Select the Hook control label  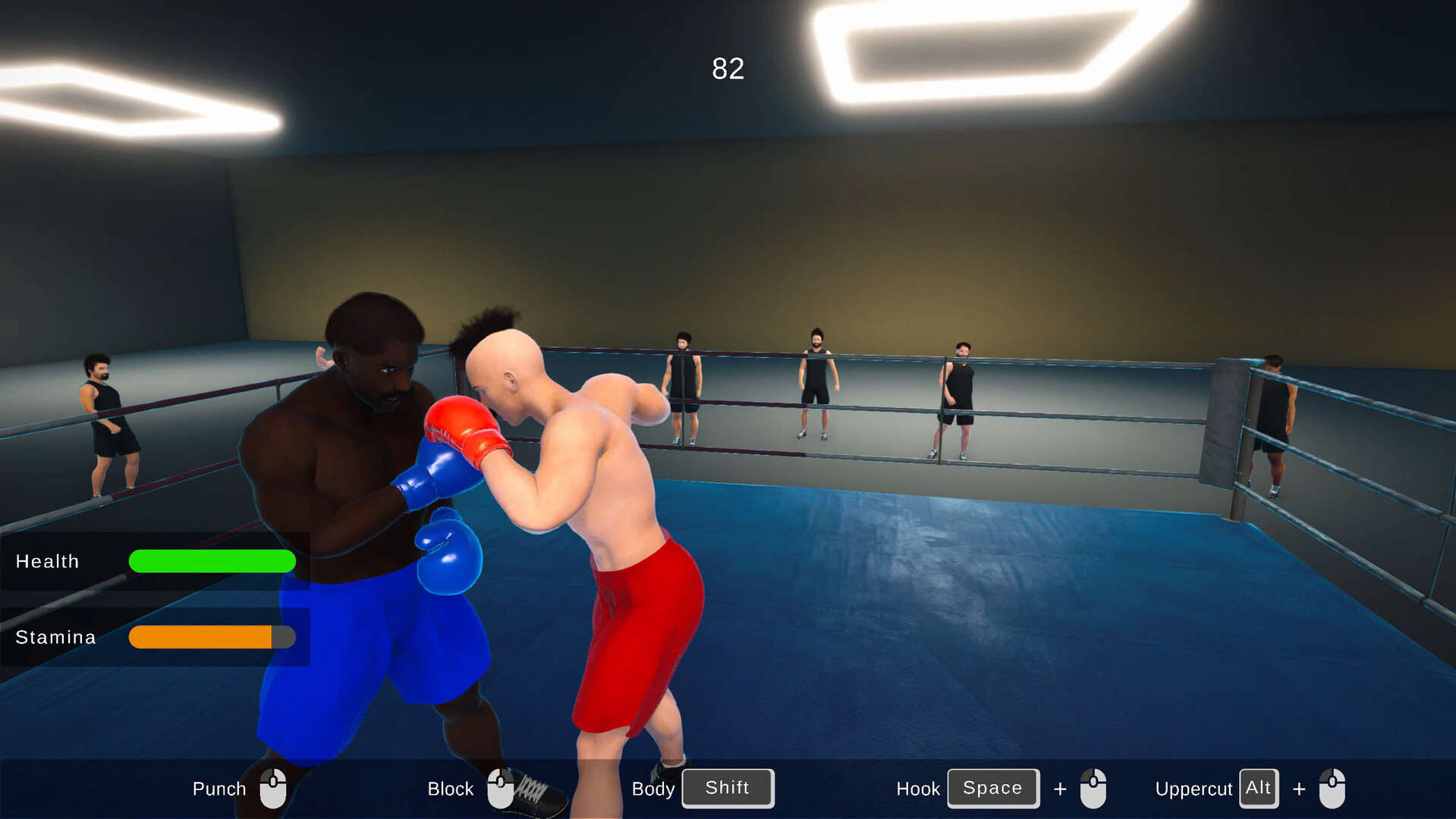point(918,788)
